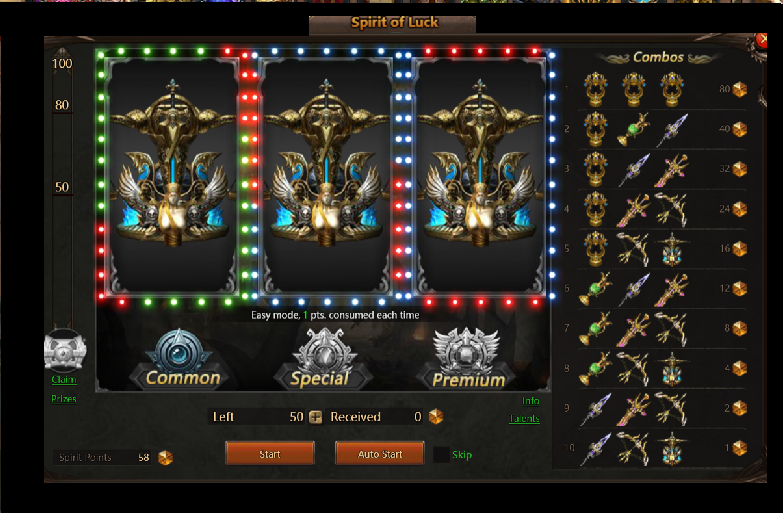Toggle the Skip checkbox
The image size is (783, 513).
(442, 455)
